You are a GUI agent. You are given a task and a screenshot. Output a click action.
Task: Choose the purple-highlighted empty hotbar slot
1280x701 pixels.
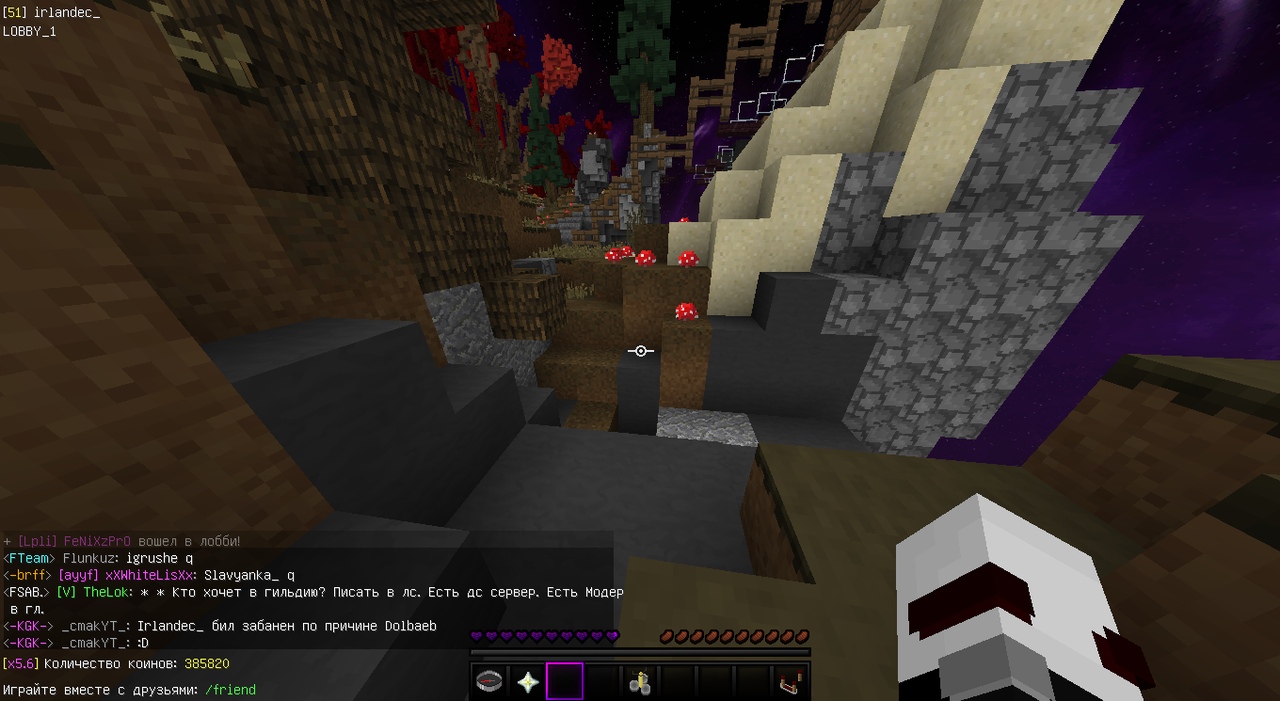coord(564,682)
